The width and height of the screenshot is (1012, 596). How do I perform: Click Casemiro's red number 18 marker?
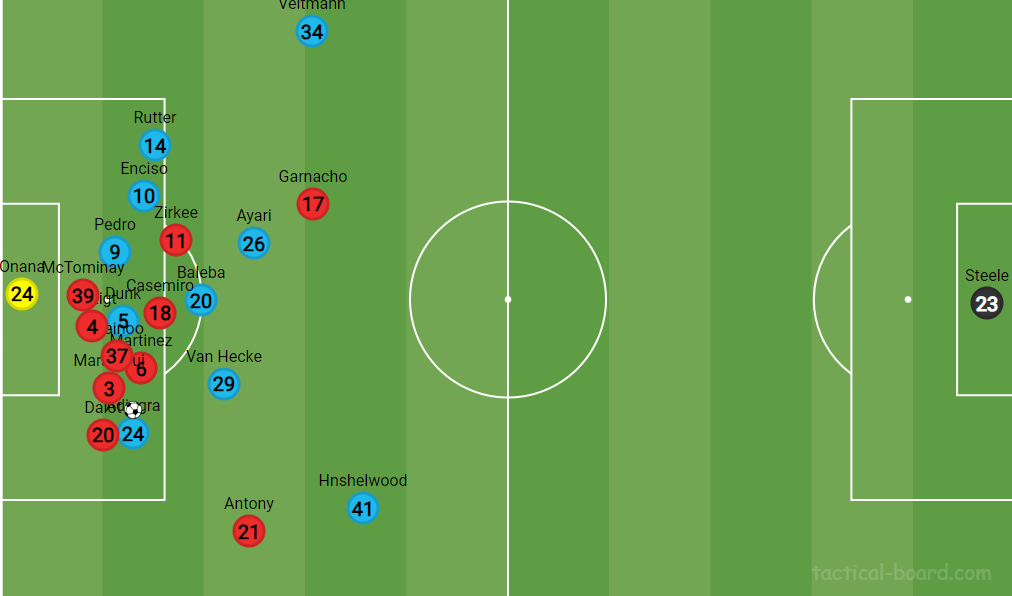point(159,313)
